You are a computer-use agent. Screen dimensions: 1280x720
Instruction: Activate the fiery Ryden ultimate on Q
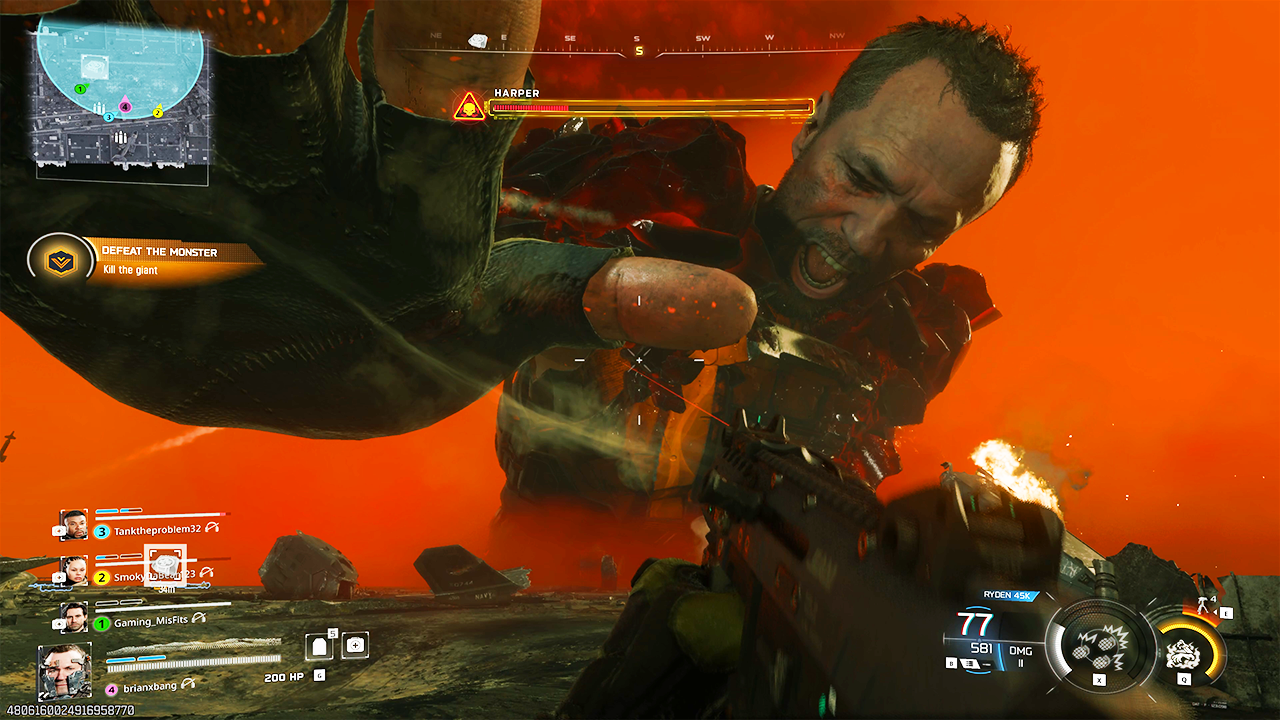1182,652
